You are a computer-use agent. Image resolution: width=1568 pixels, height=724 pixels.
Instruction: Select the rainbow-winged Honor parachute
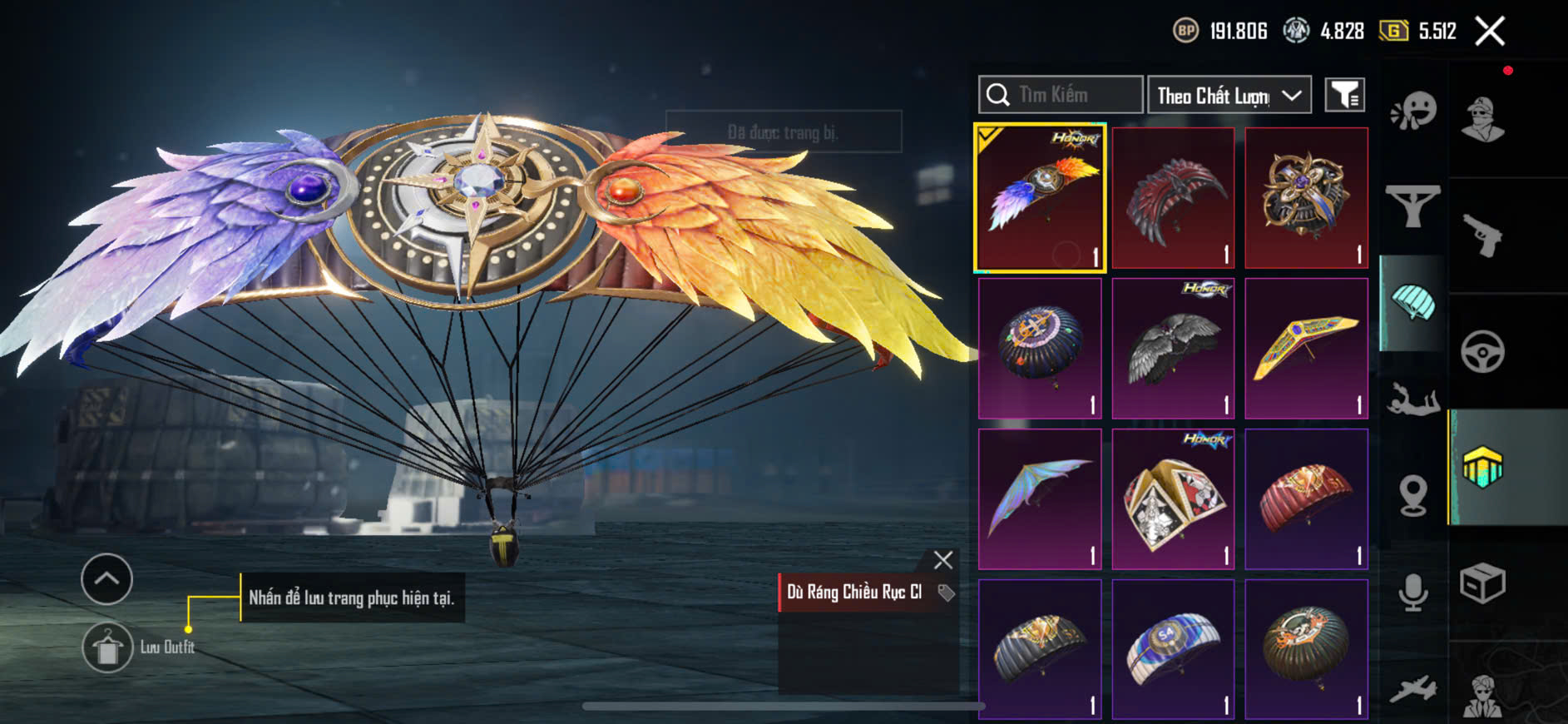click(x=1041, y=198)
